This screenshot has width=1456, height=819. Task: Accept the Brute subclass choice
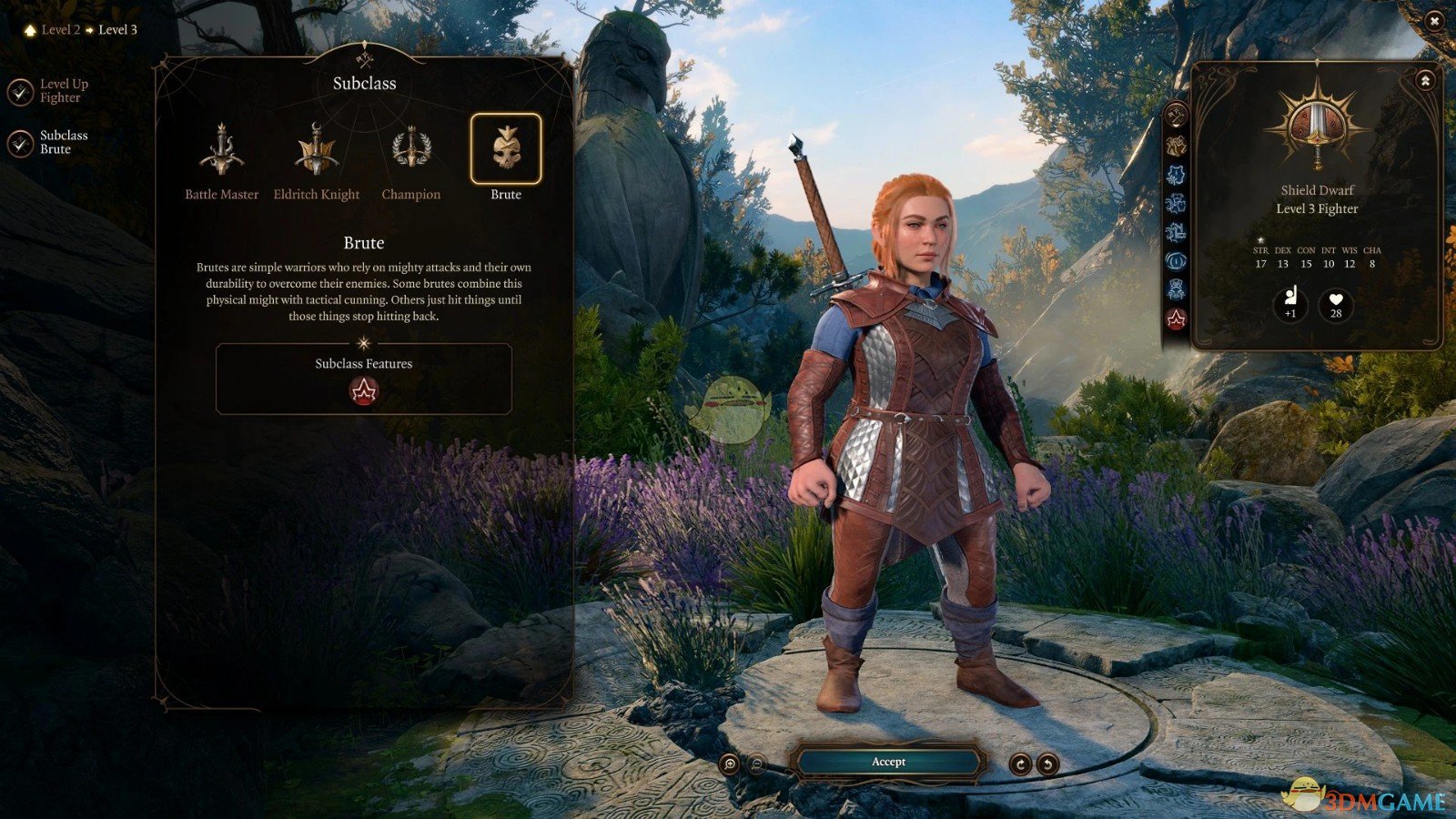[x=888, y=762]
